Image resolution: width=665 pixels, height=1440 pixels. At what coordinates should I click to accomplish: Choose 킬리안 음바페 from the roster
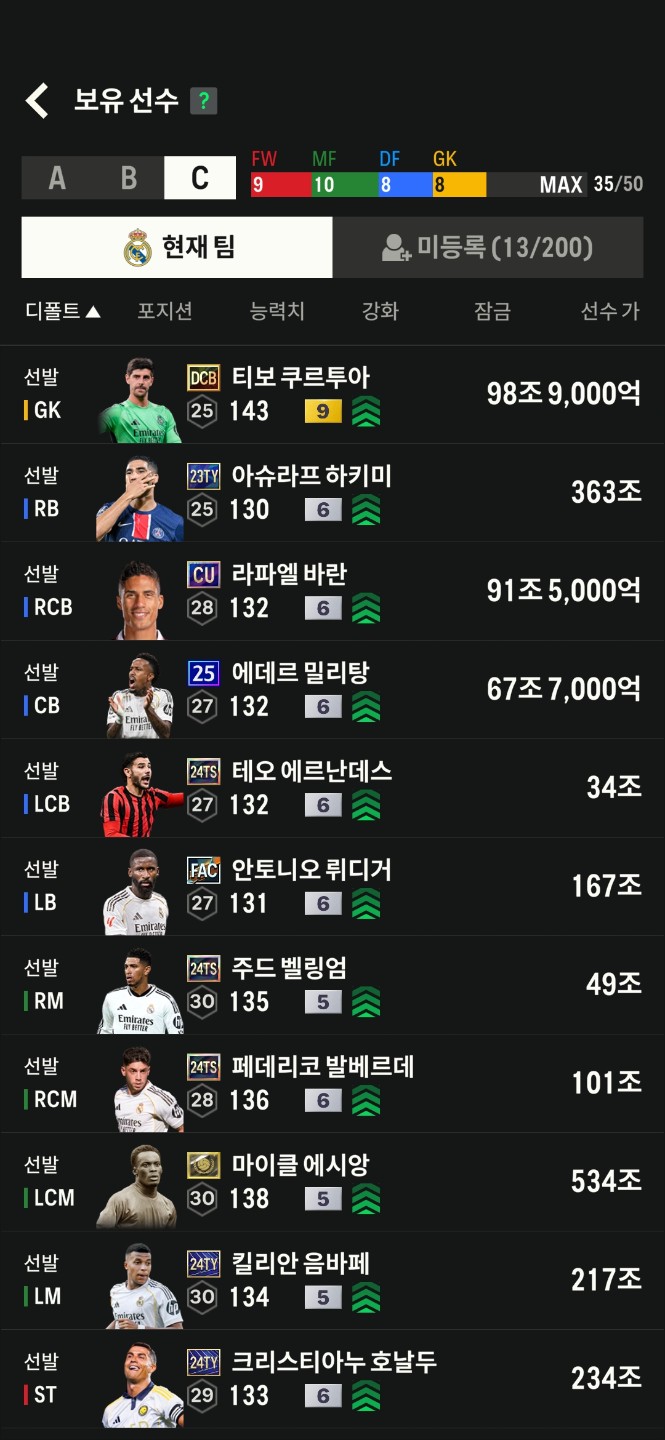click(332, 1280)
